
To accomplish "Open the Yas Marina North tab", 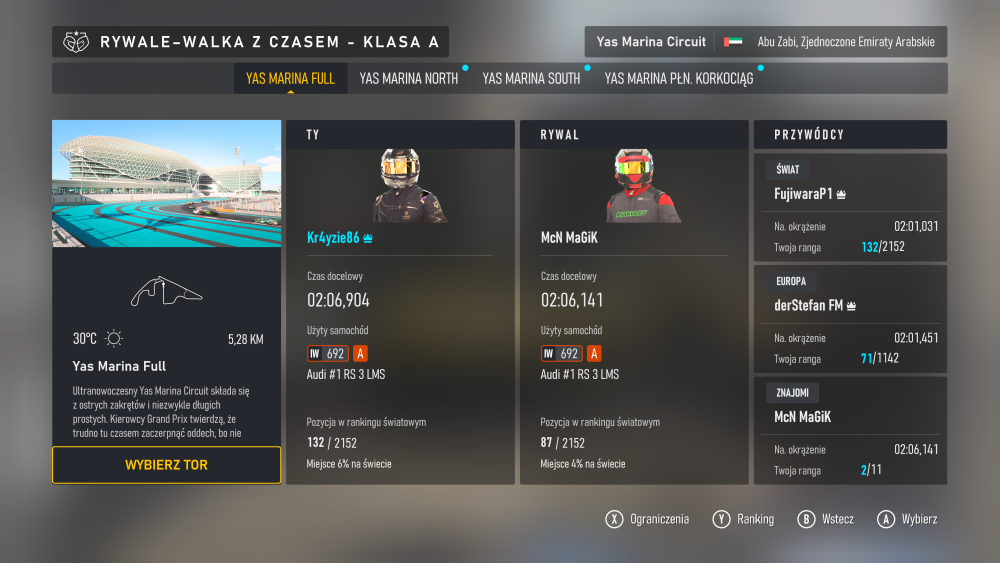I will [x=408, y=78].
